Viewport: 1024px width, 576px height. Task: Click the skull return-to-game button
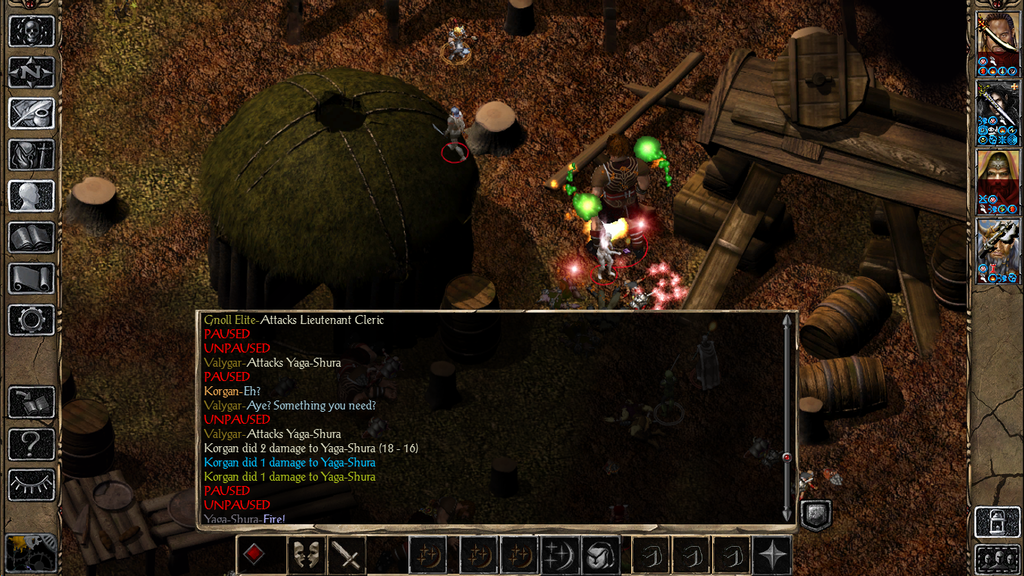[31, 31]
